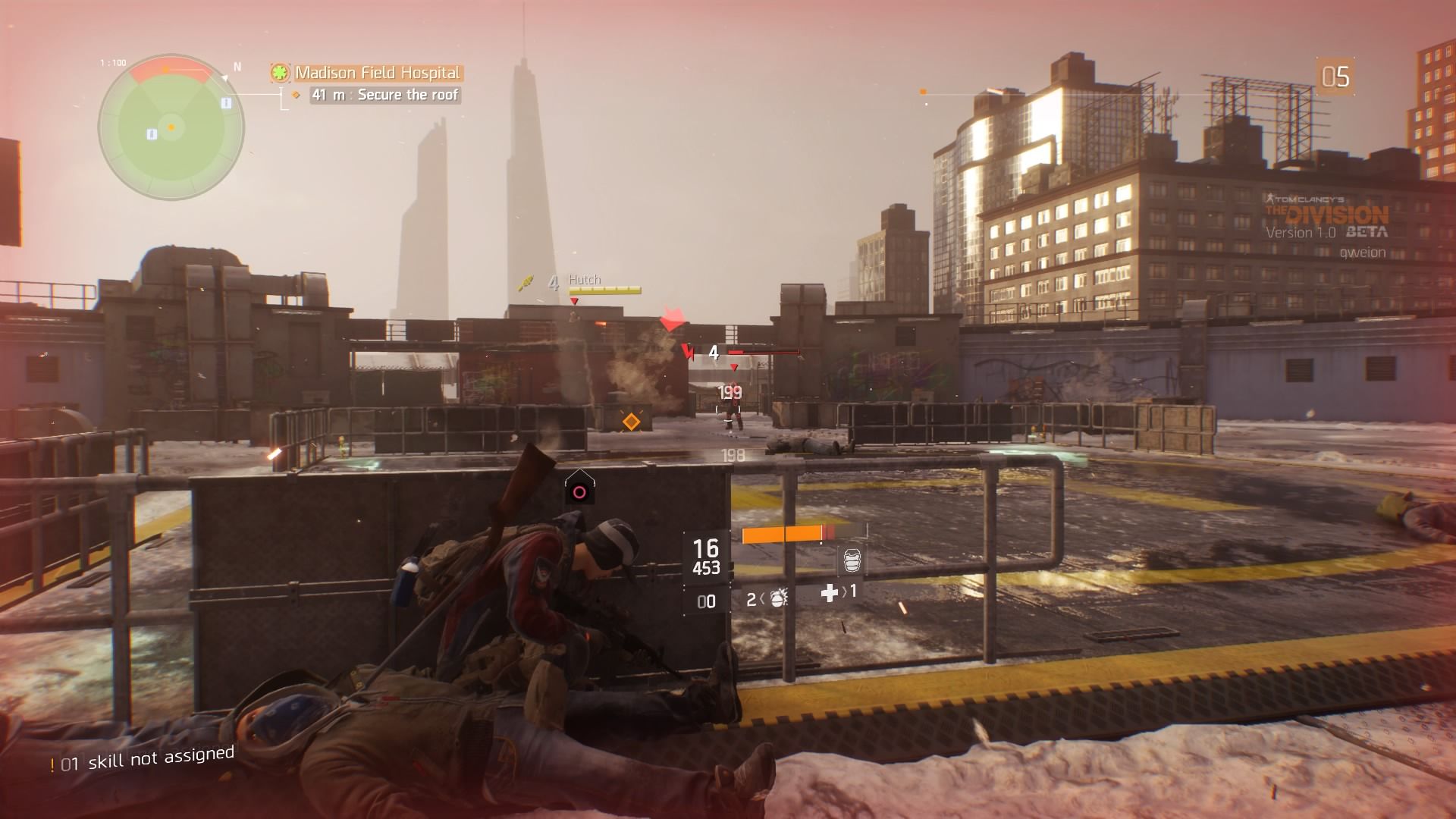Click the Secure the roof objective

pyautogui.click(x=385, y=95)
